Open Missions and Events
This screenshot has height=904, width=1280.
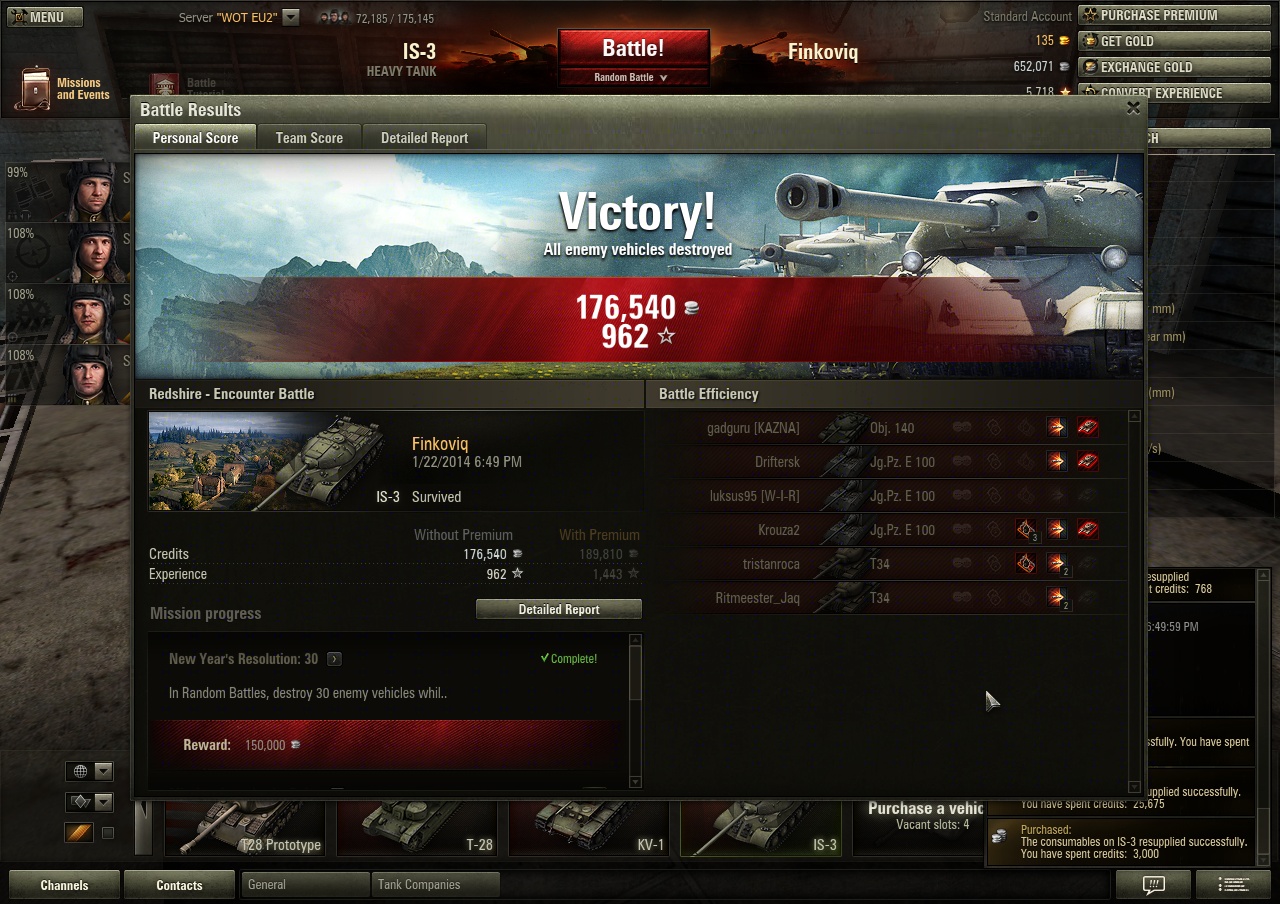coord(64,89)
